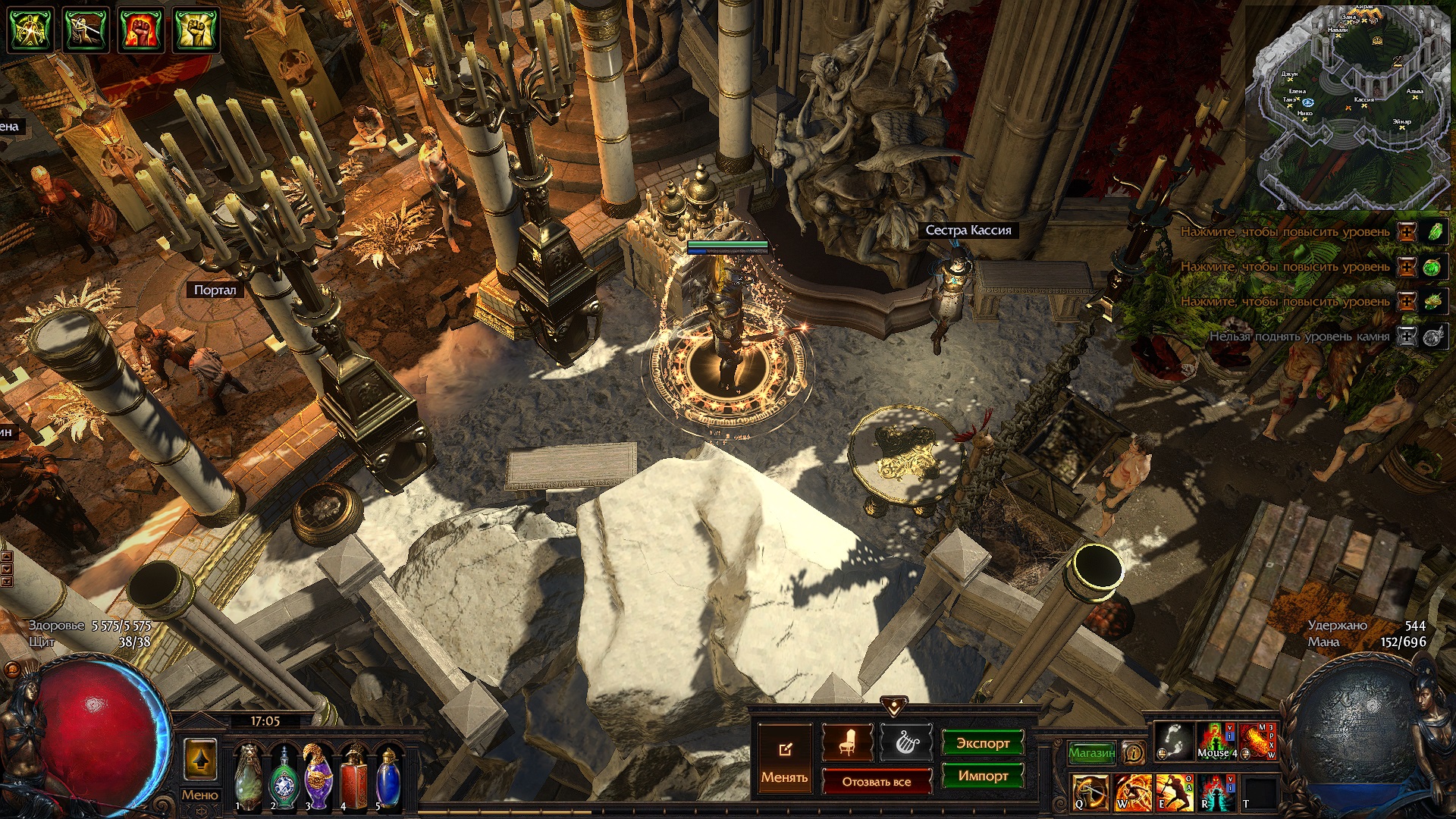Click the round info icon beside Магазин
1456x819 pixels.
pos(1134,752)
